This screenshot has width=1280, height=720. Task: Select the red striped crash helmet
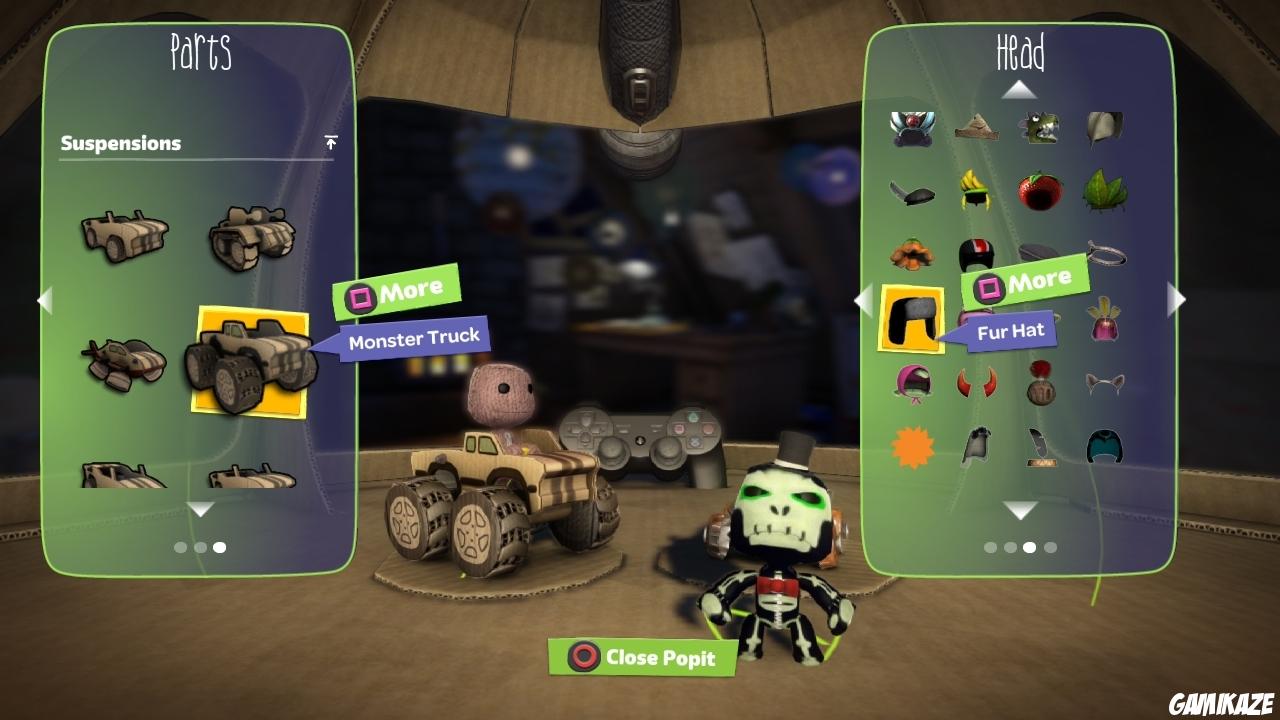point(978,253)
